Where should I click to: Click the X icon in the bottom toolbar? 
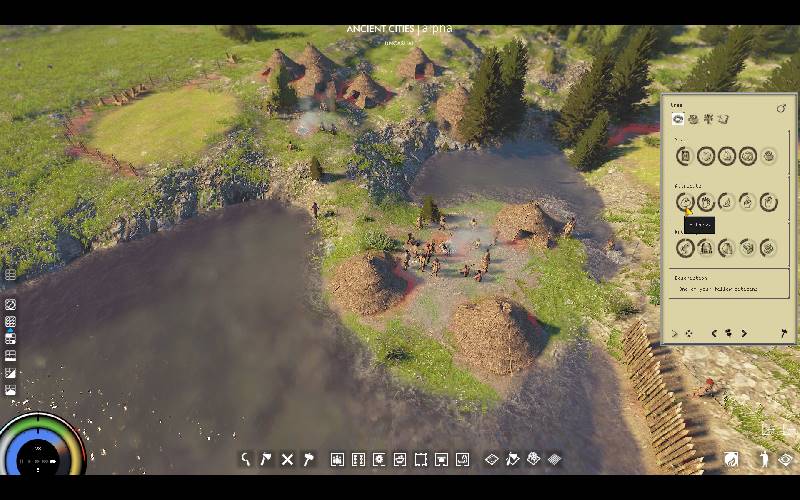287,460
